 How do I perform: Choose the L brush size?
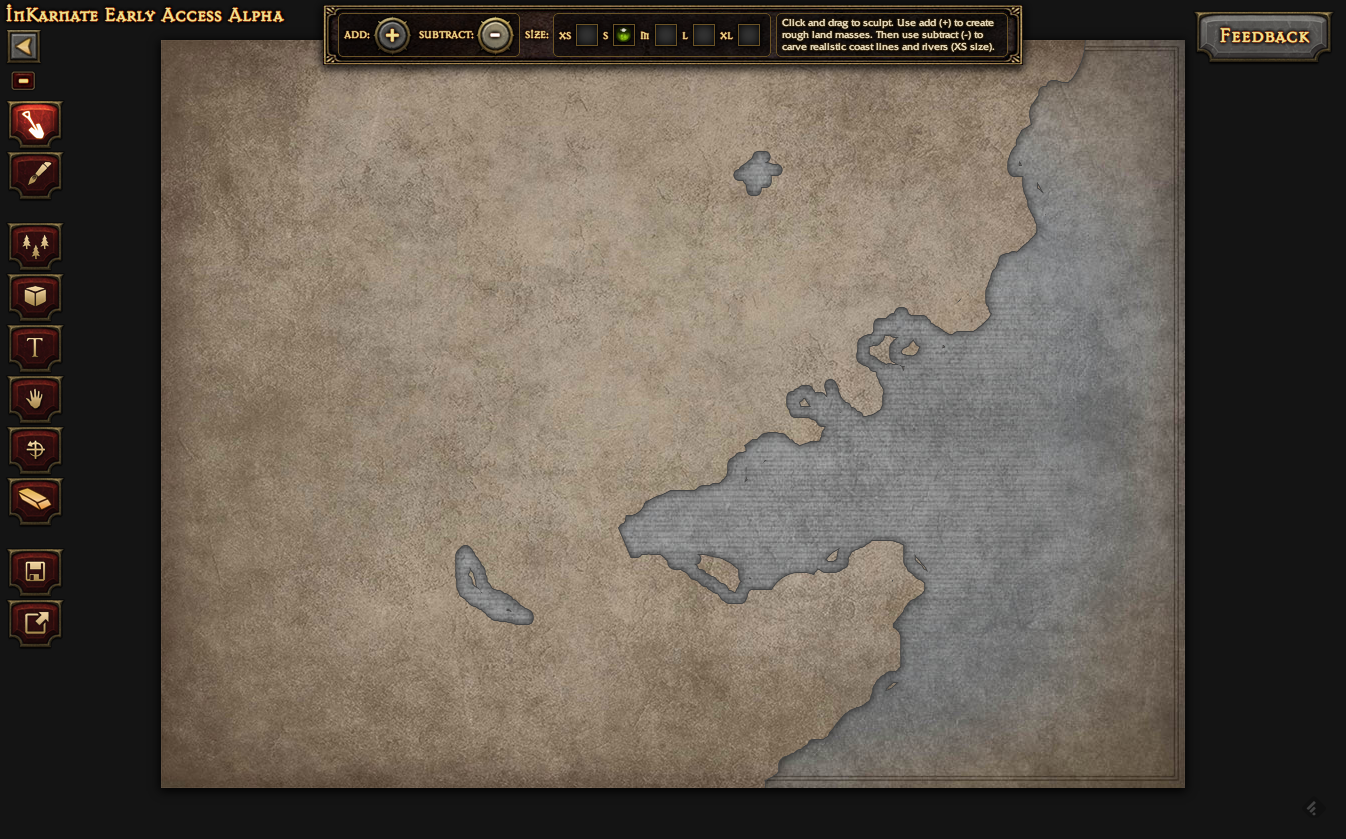point(704,36)
